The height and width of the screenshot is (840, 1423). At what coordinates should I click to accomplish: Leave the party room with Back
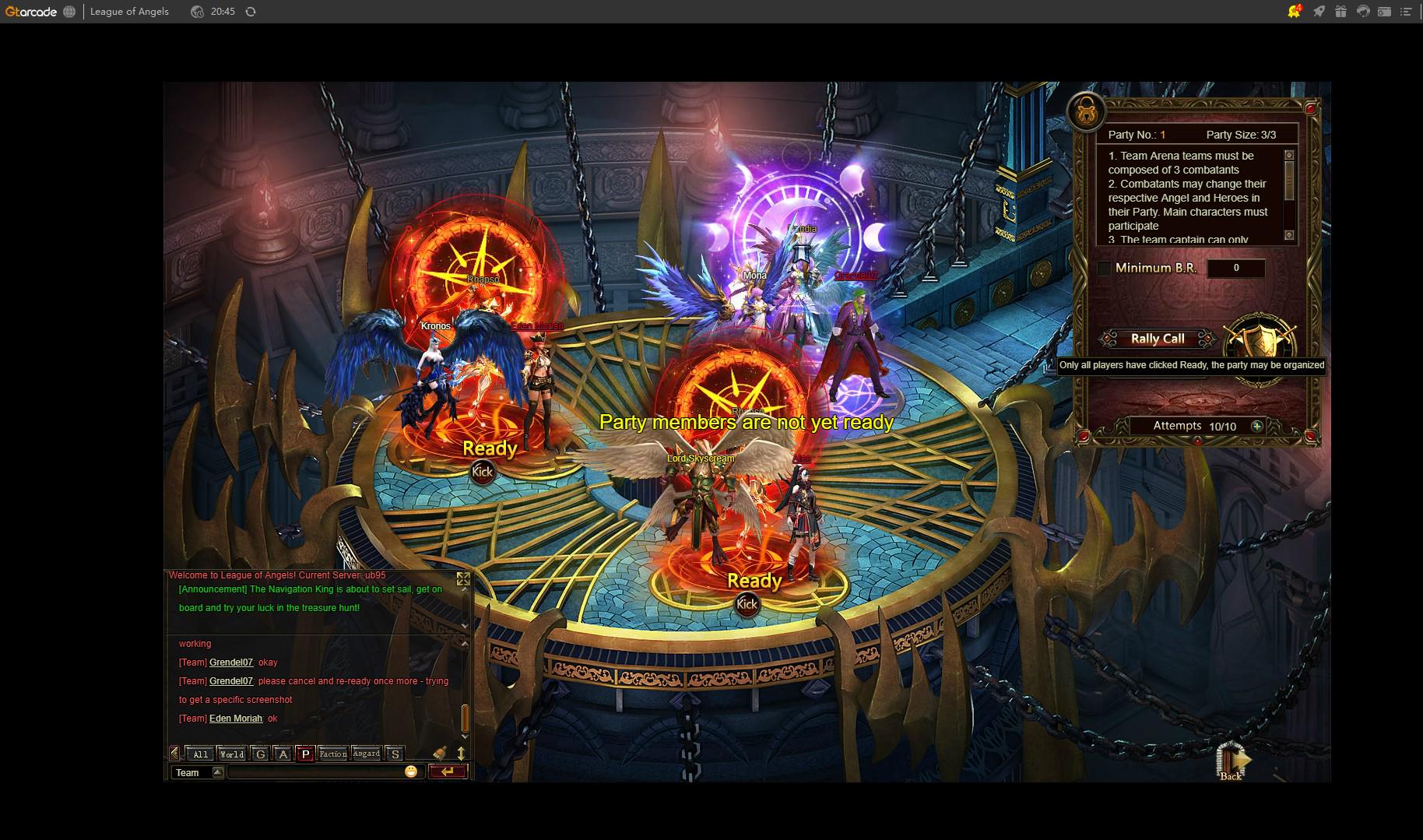tap(1232, 762)
